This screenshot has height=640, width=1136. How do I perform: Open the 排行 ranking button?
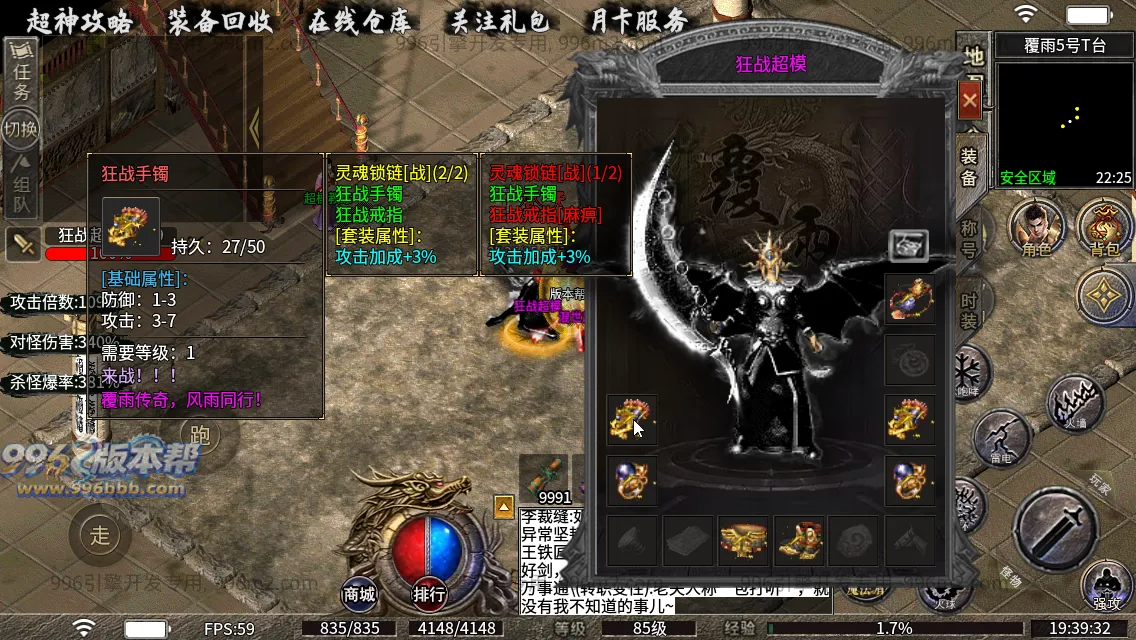coord(429,594)
